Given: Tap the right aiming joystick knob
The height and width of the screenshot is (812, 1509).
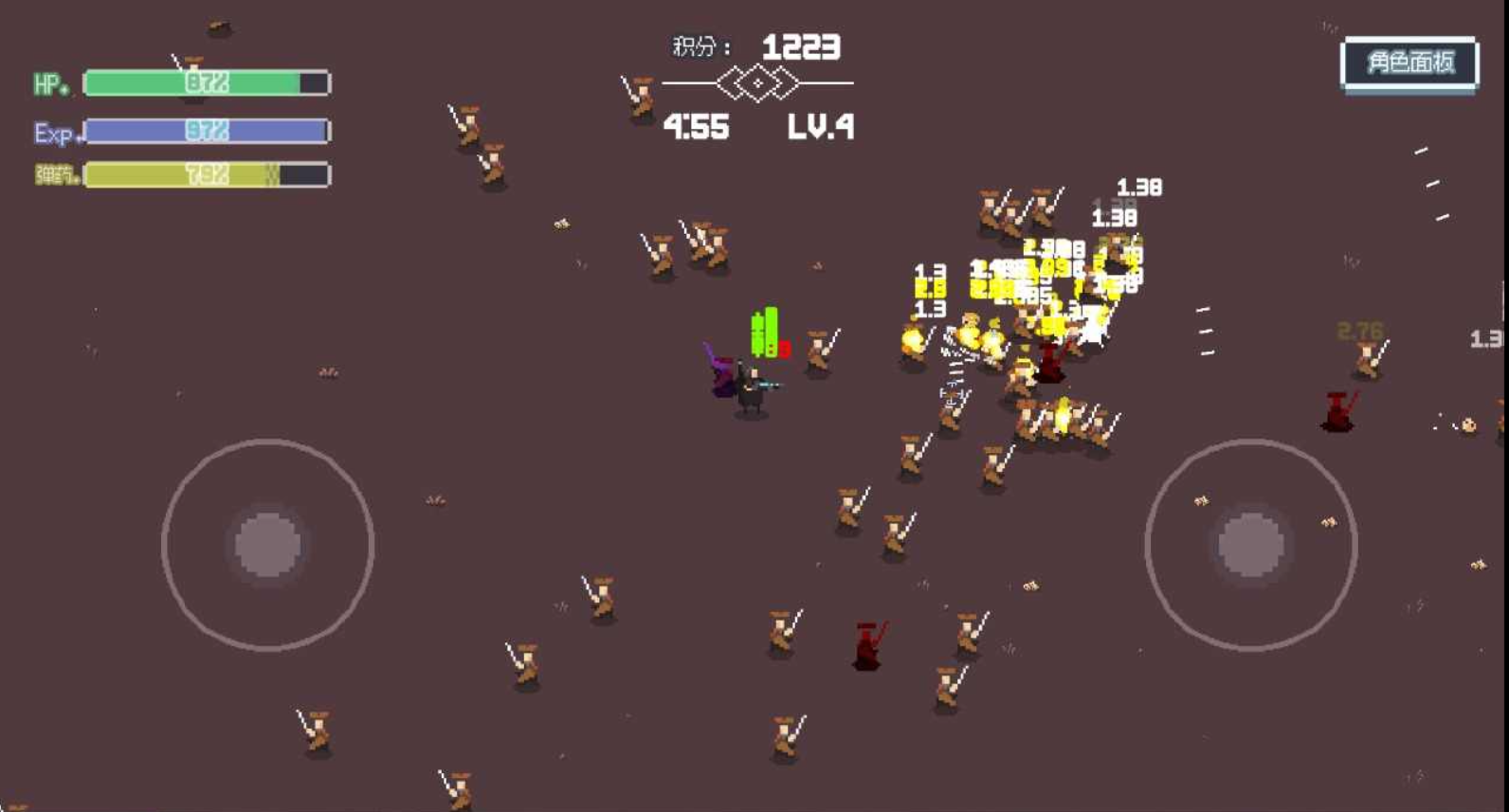Looking at the screenshot, I should [1251, 545].
